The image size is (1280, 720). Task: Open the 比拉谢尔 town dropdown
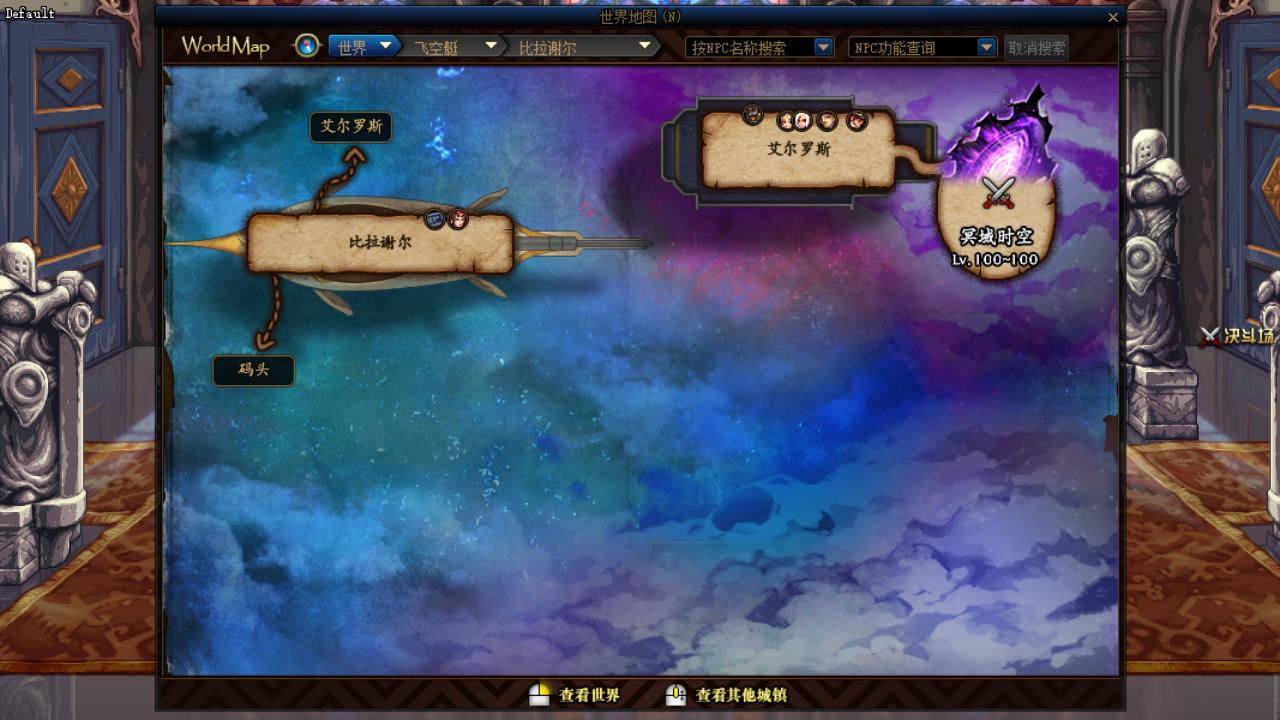[x=645, y=46]
